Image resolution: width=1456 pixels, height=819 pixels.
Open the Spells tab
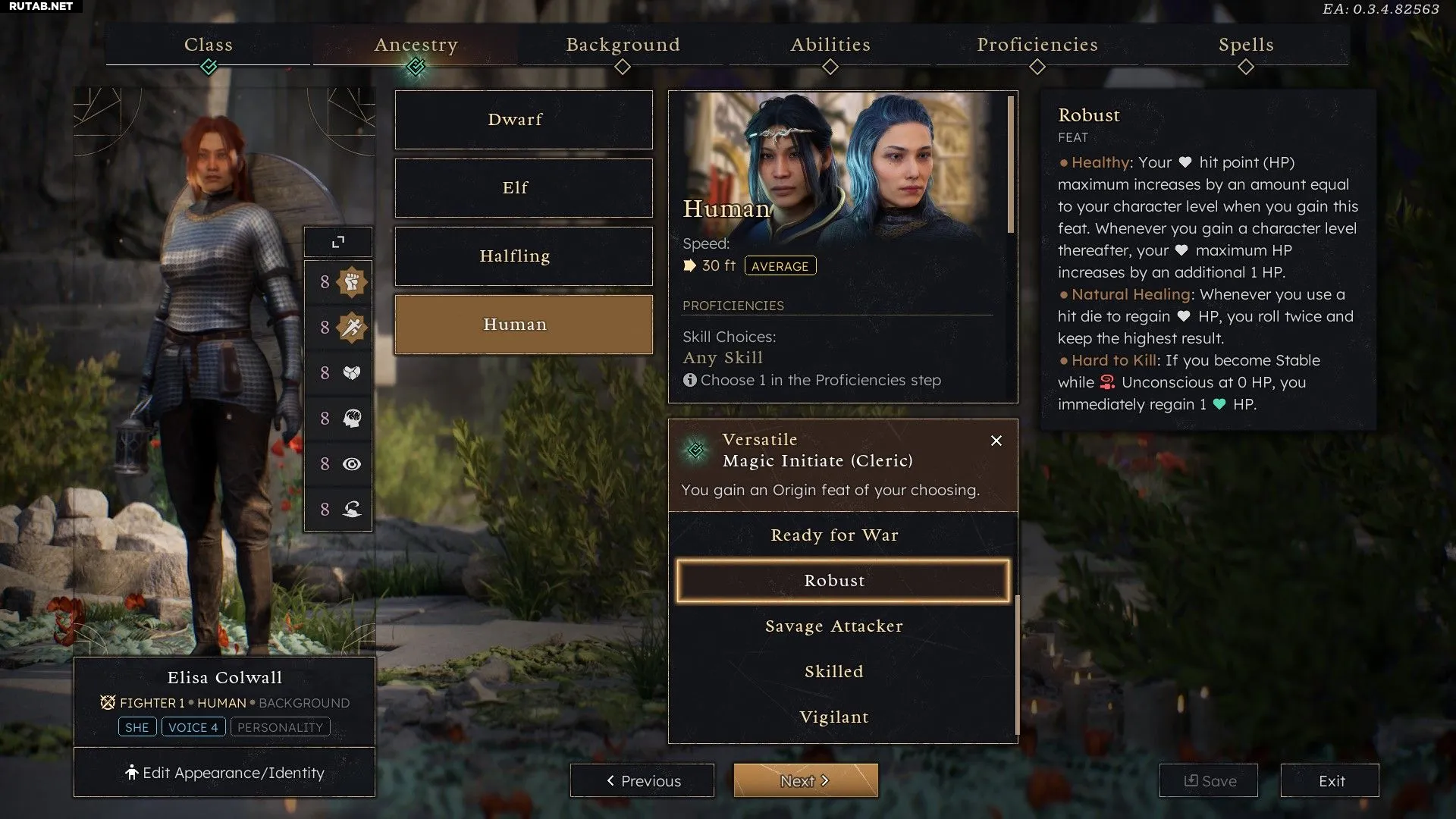coord(1246,45)
